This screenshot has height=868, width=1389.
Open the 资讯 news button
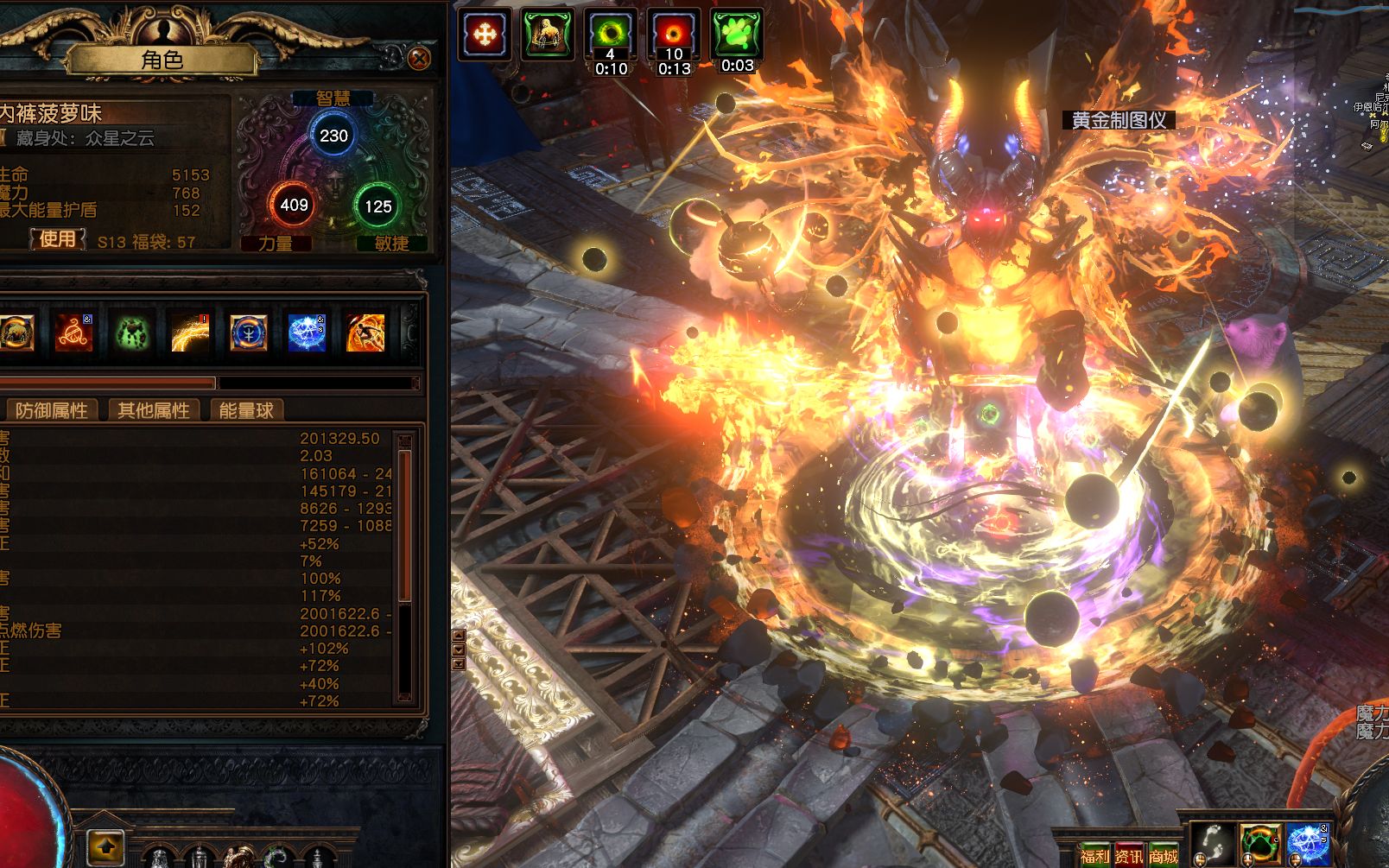[1128, 856]
